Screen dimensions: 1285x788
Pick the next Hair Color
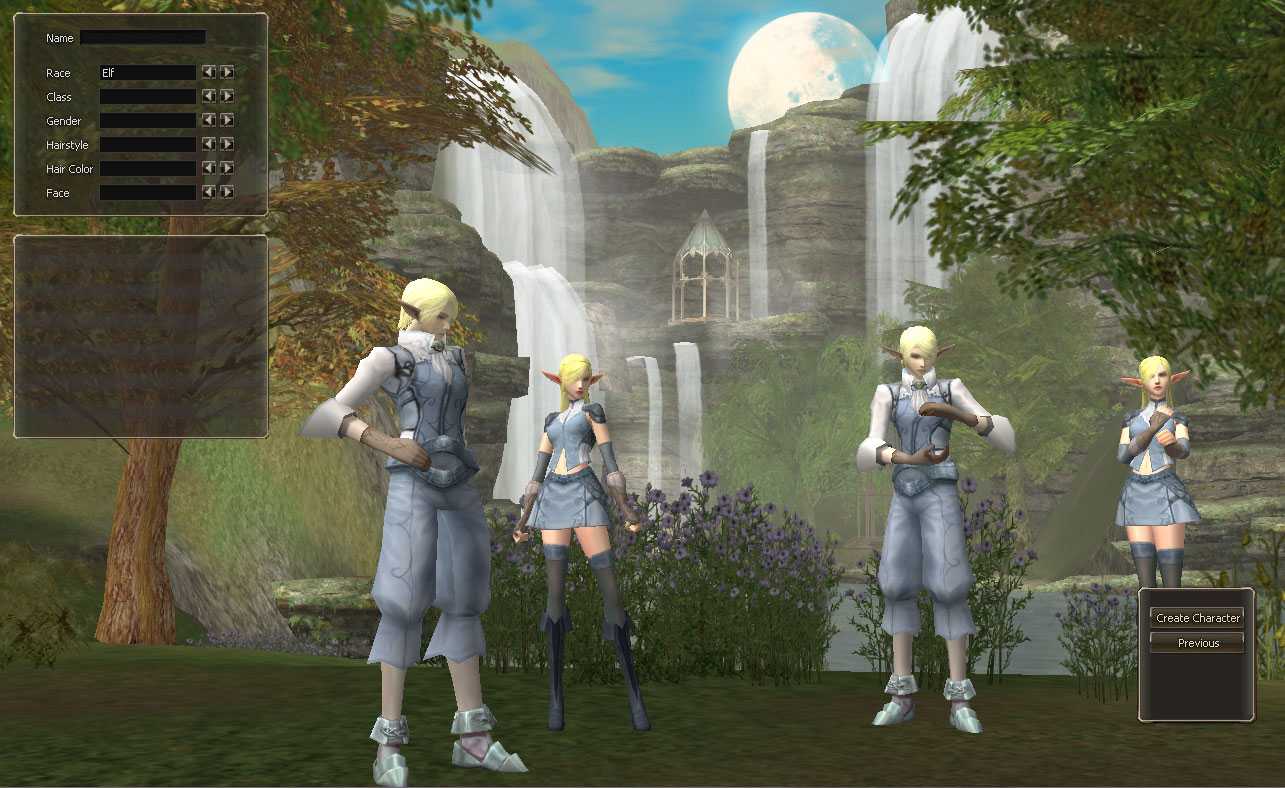pos(227,168)
